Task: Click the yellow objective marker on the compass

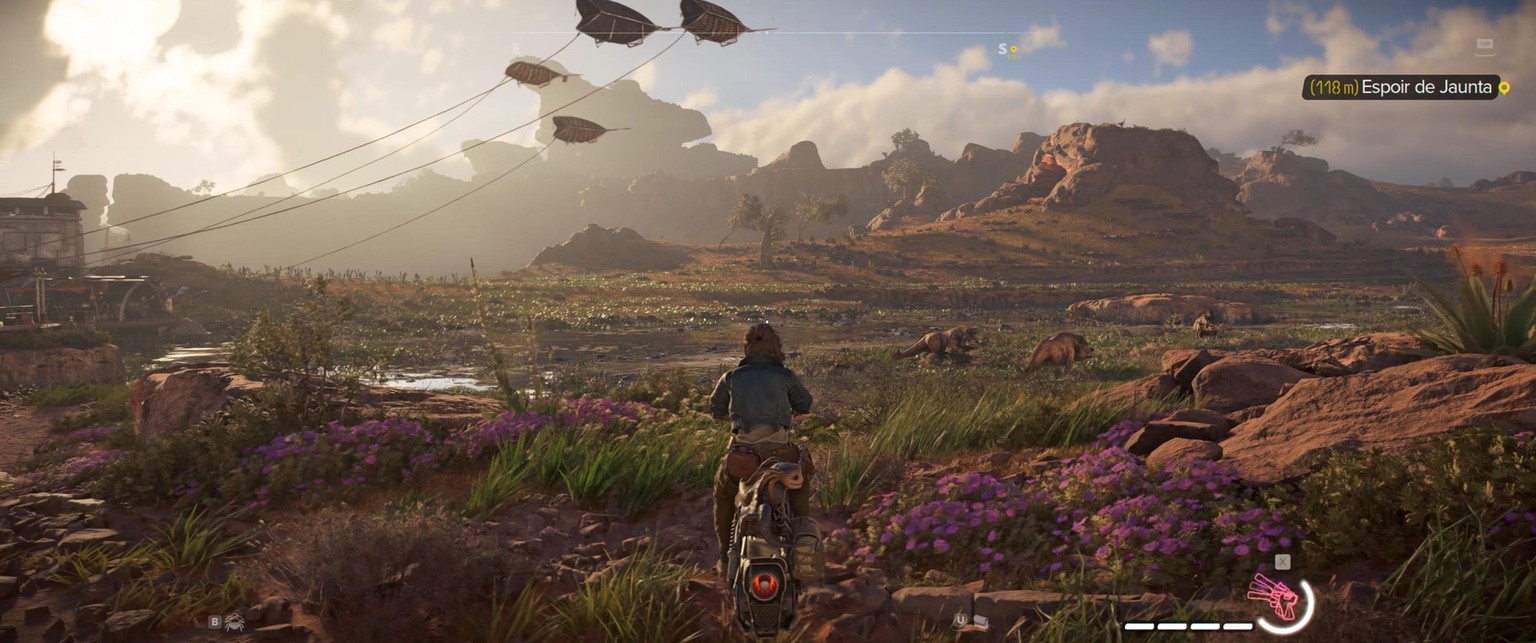Action: coord(1013,49)
